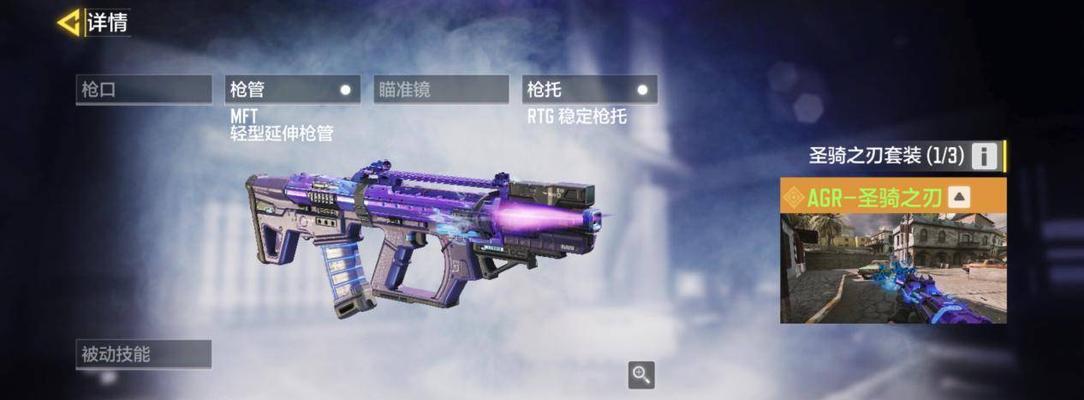Select the 枪口 muzzle attachment slot

click(145, 89)
